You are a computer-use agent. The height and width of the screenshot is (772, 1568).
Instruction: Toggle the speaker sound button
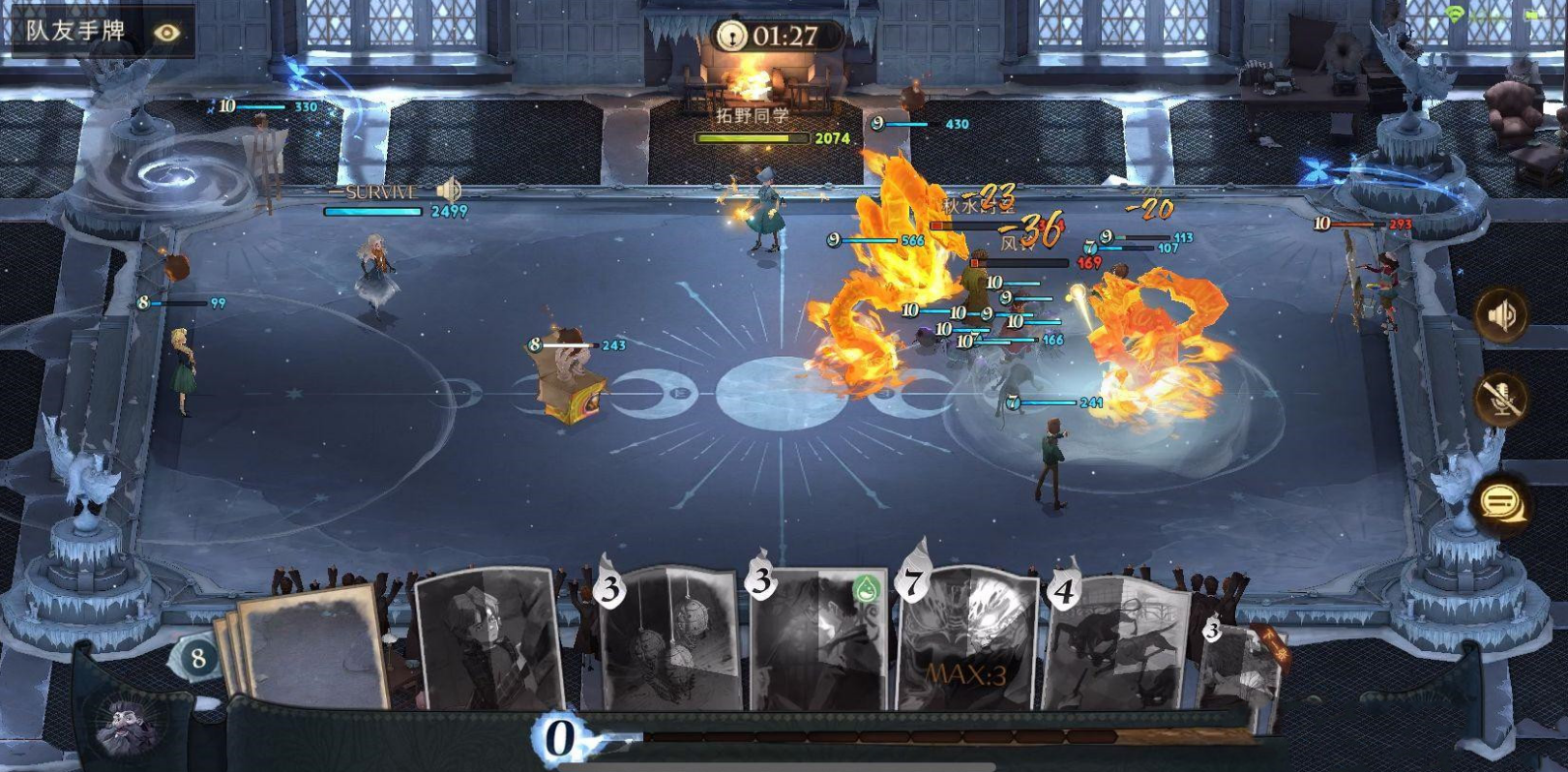pyautogui.click(x=1500, y=315)
